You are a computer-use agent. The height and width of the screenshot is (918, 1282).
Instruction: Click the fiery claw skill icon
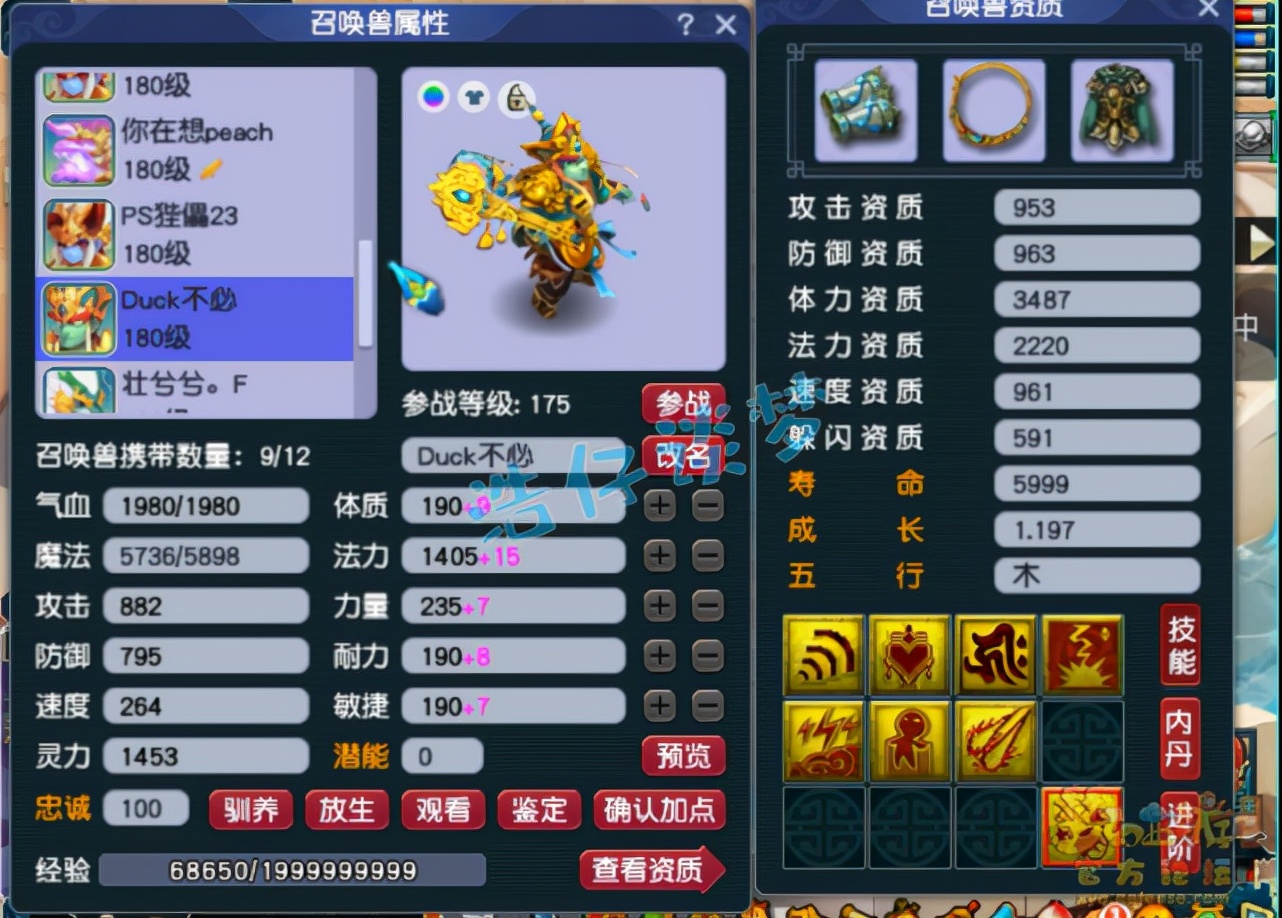(996, 742)
